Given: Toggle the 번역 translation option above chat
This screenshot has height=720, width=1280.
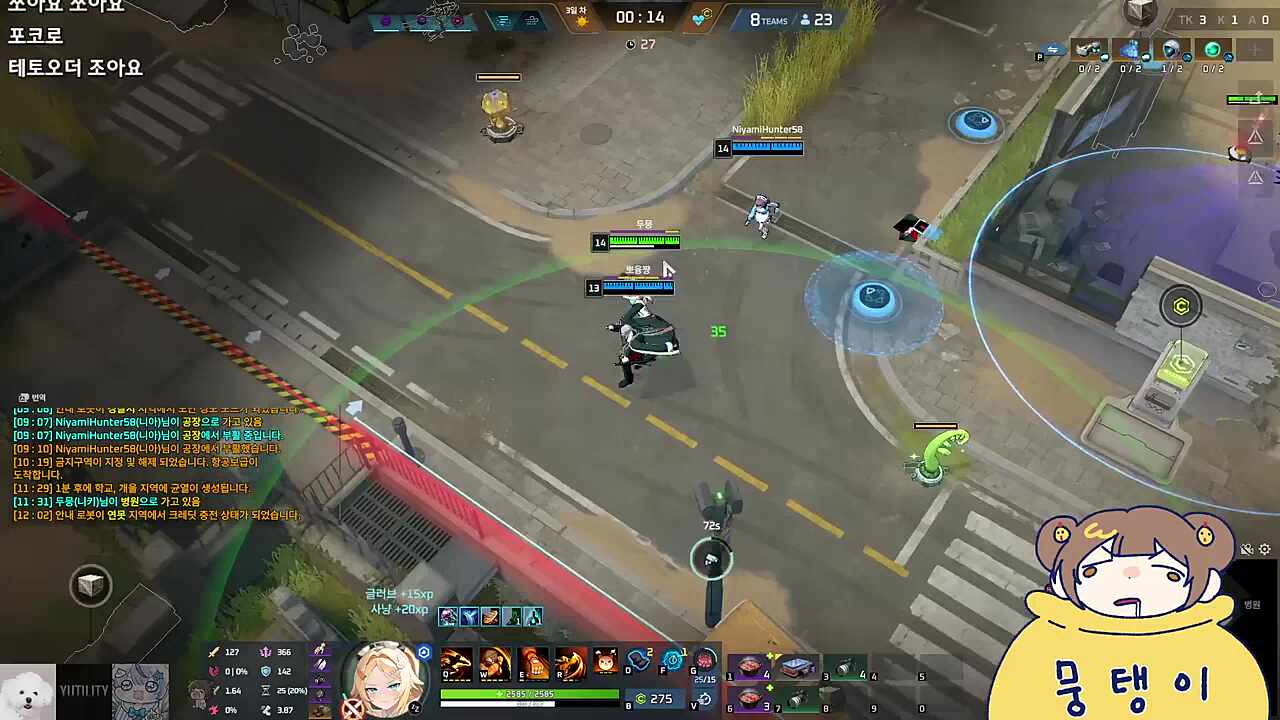Looking at the screenshot, I should coord(30,397).
